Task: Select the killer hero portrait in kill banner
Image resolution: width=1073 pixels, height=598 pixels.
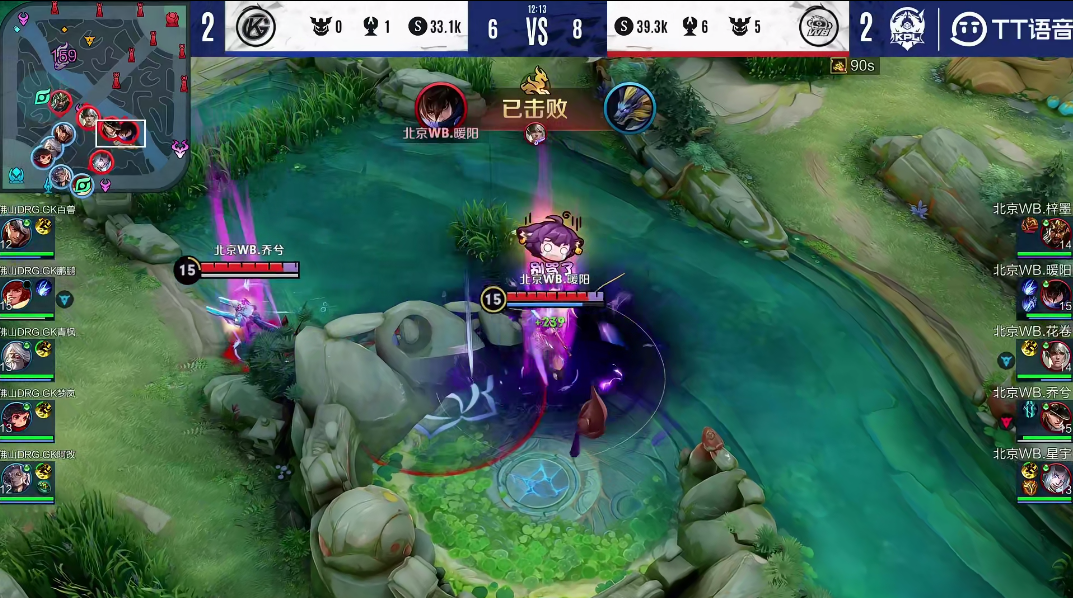Action: (x=441, y=106)
